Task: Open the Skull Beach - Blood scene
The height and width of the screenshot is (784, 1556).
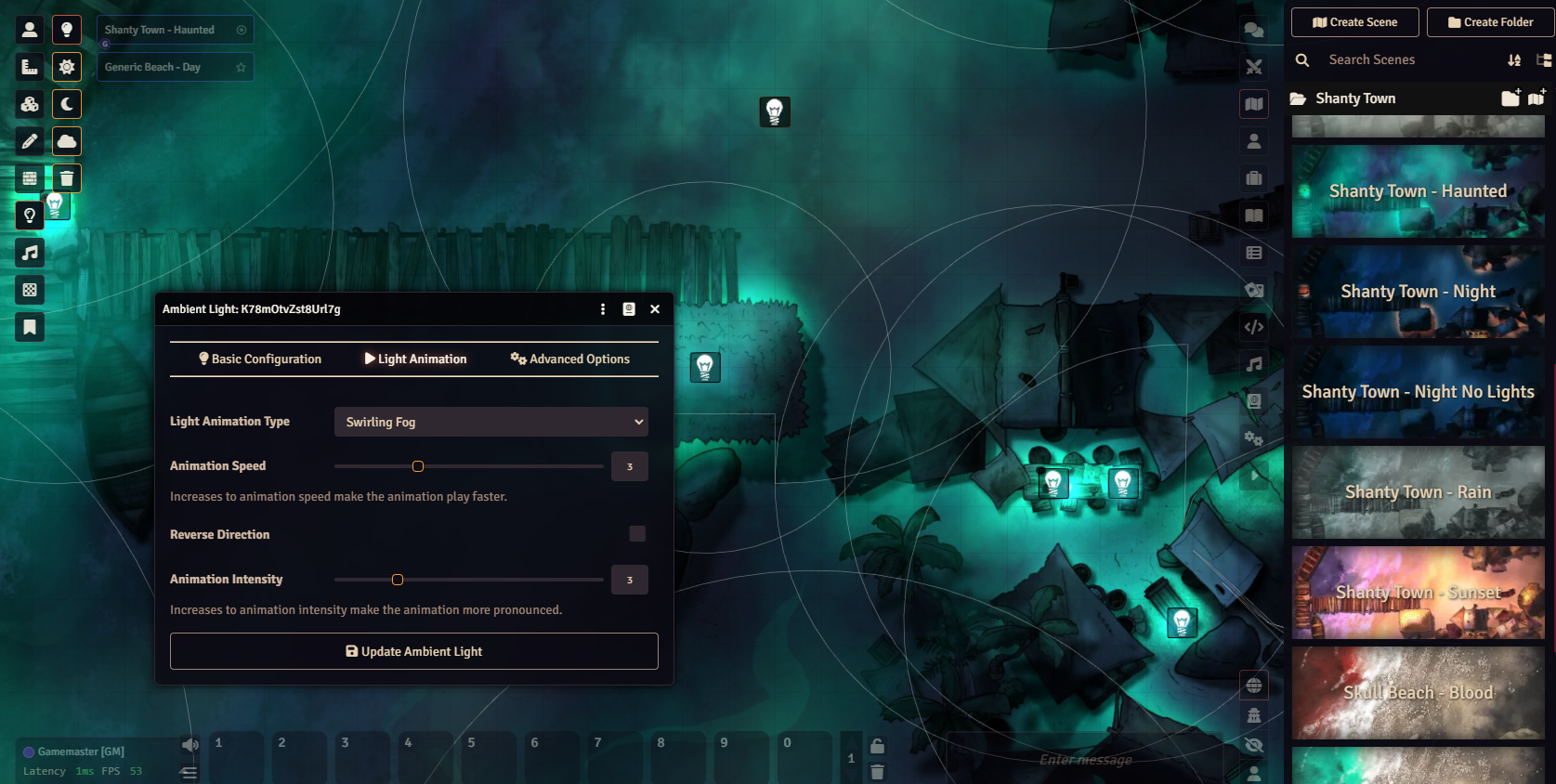Action: [1418, 693]
